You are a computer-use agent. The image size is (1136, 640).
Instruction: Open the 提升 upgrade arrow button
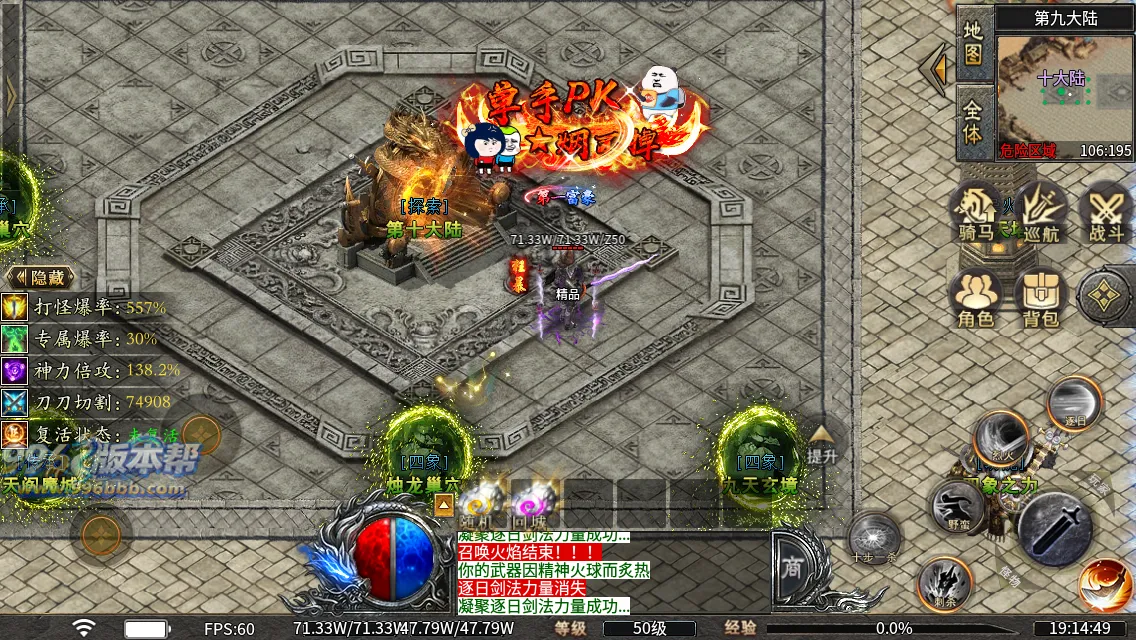pyautogui.click(x=821, y=442)
